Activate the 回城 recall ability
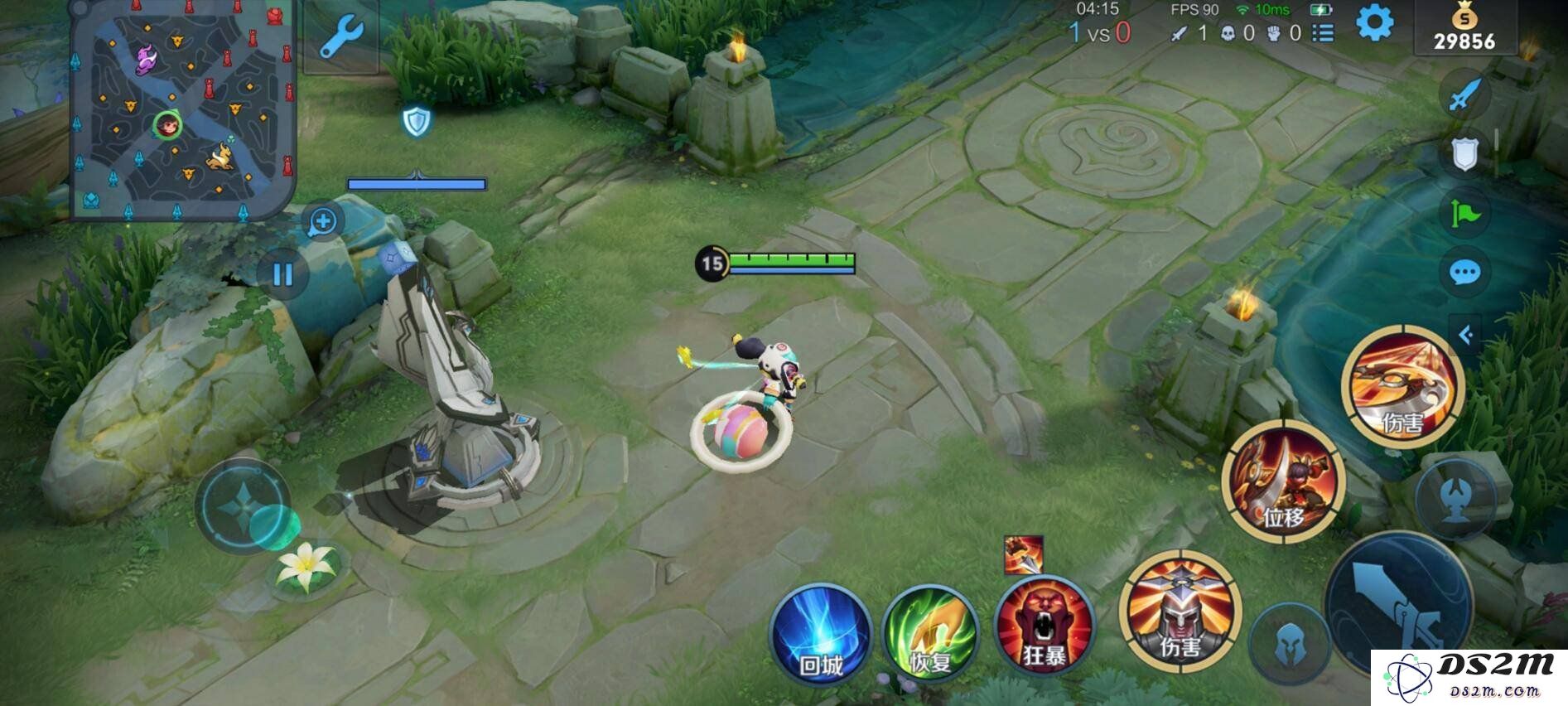This screenshot has height=706, width=1568. (x=821, y=636)
